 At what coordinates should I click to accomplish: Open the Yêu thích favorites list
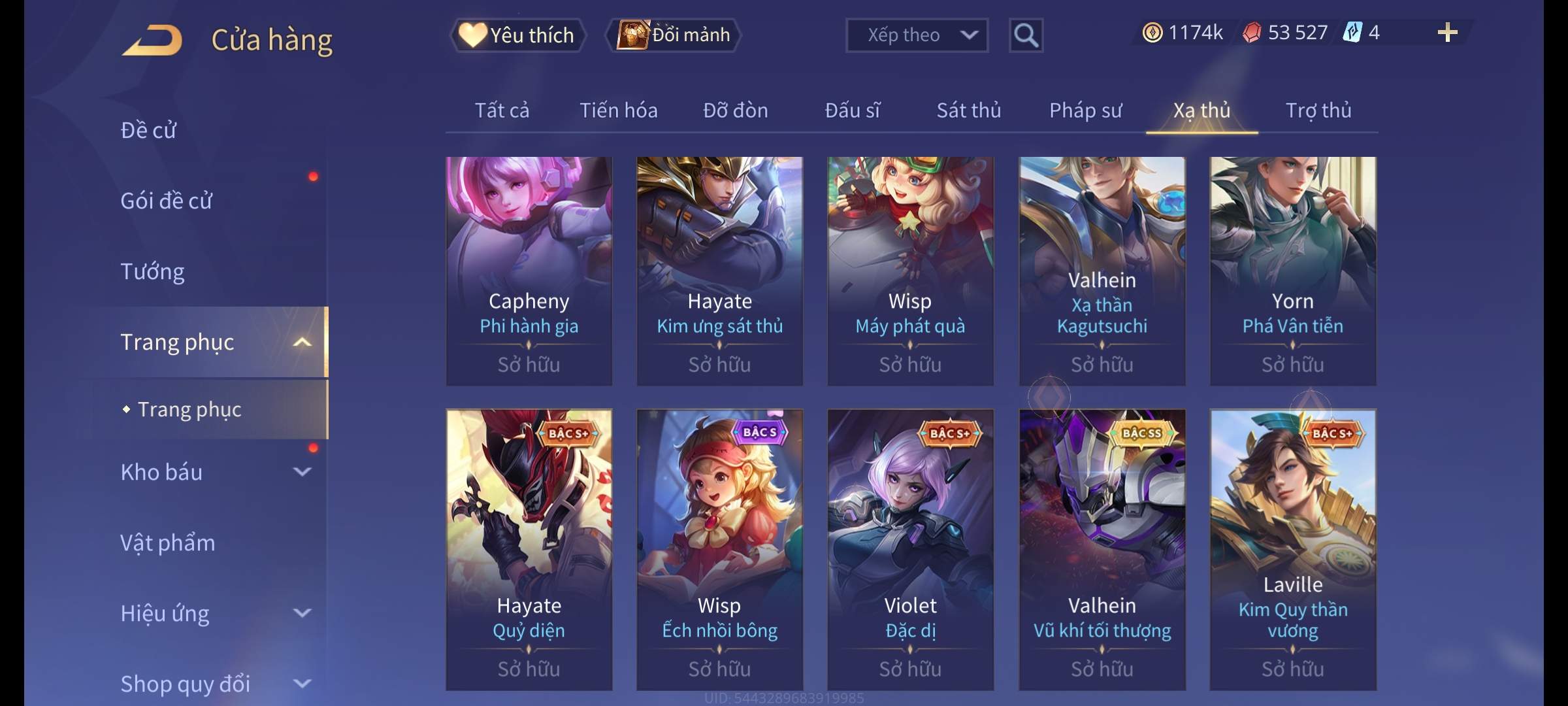[x=517, y=35]
